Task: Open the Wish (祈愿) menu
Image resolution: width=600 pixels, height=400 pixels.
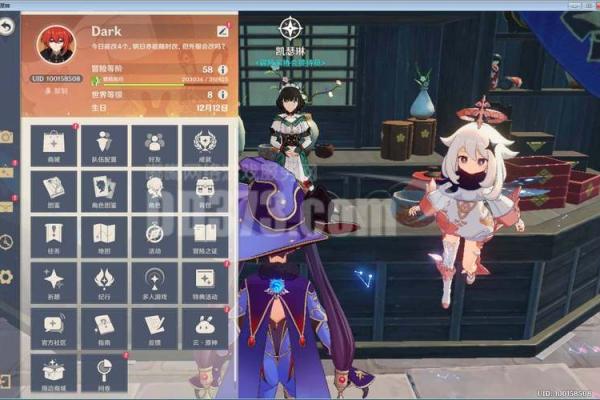Action: point(54,283)
